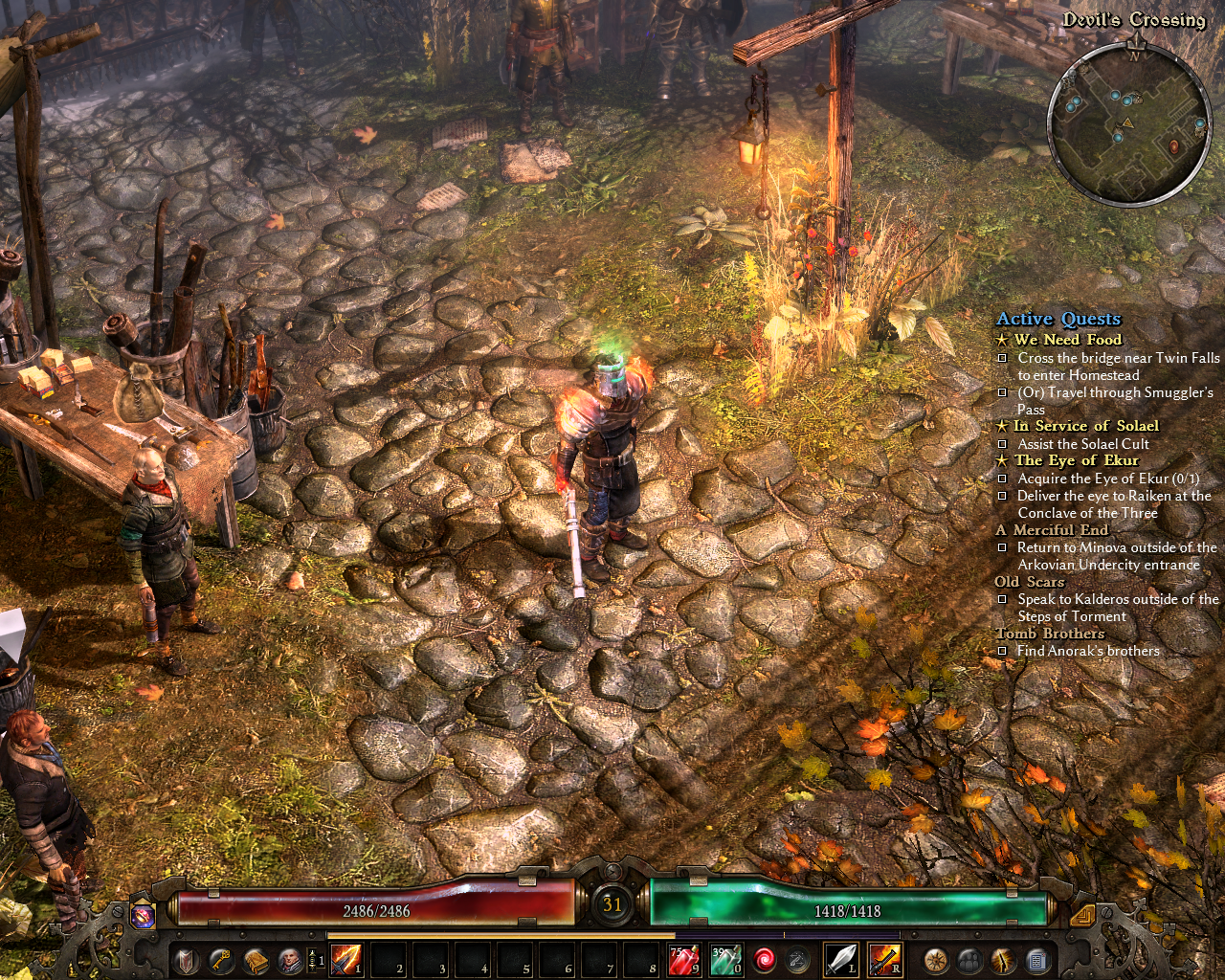The image size is (1225, 980).
Task: Open the golden book journal
Action: pos(256,960)
